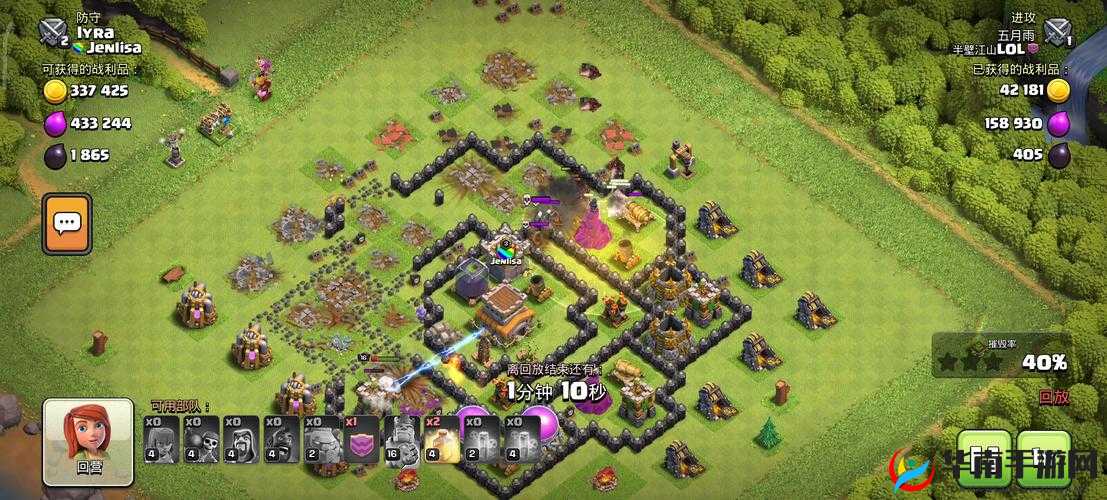The height and width of the screenshot is (500, 1107).
Task: Choose the yellow spell slot marked x2
Action: (441, 439)
